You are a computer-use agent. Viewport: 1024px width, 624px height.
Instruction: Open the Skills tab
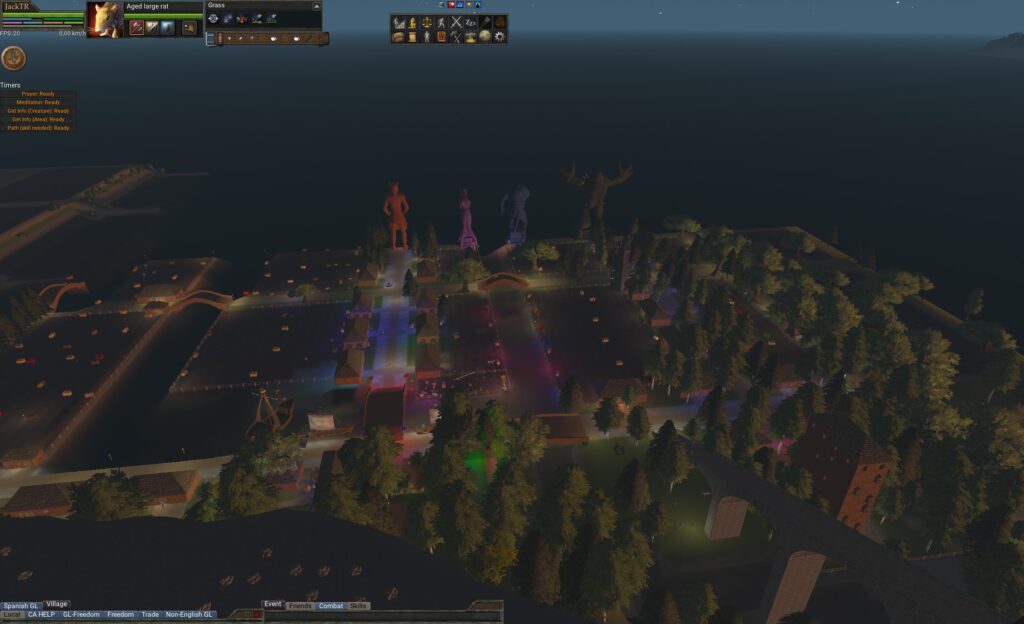358,606
